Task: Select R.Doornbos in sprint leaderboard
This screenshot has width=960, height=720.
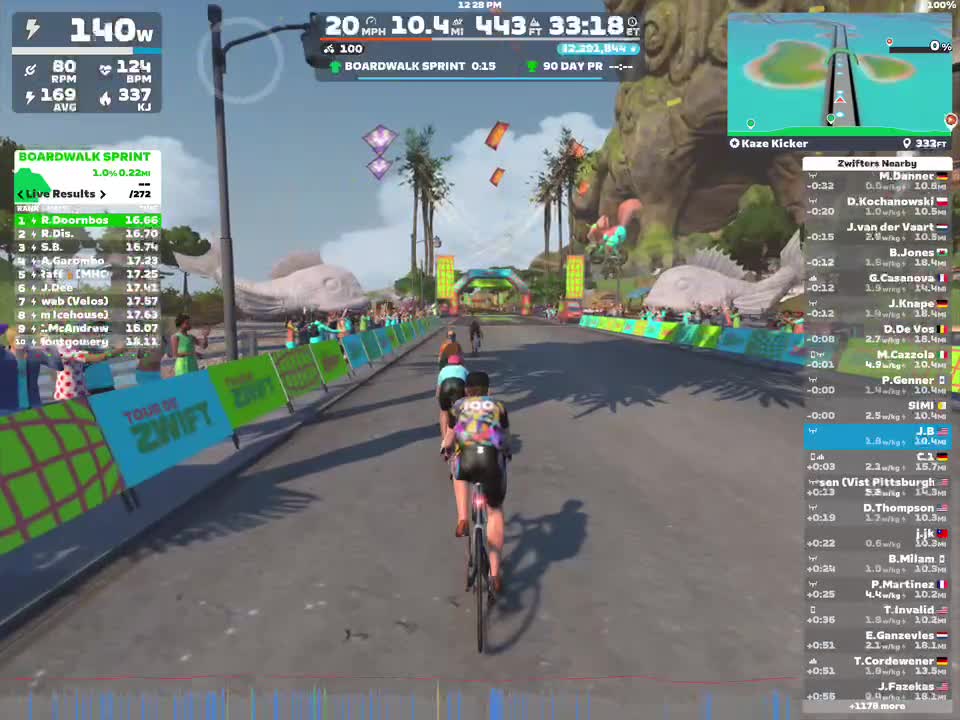Action: [x=87, y=220]
